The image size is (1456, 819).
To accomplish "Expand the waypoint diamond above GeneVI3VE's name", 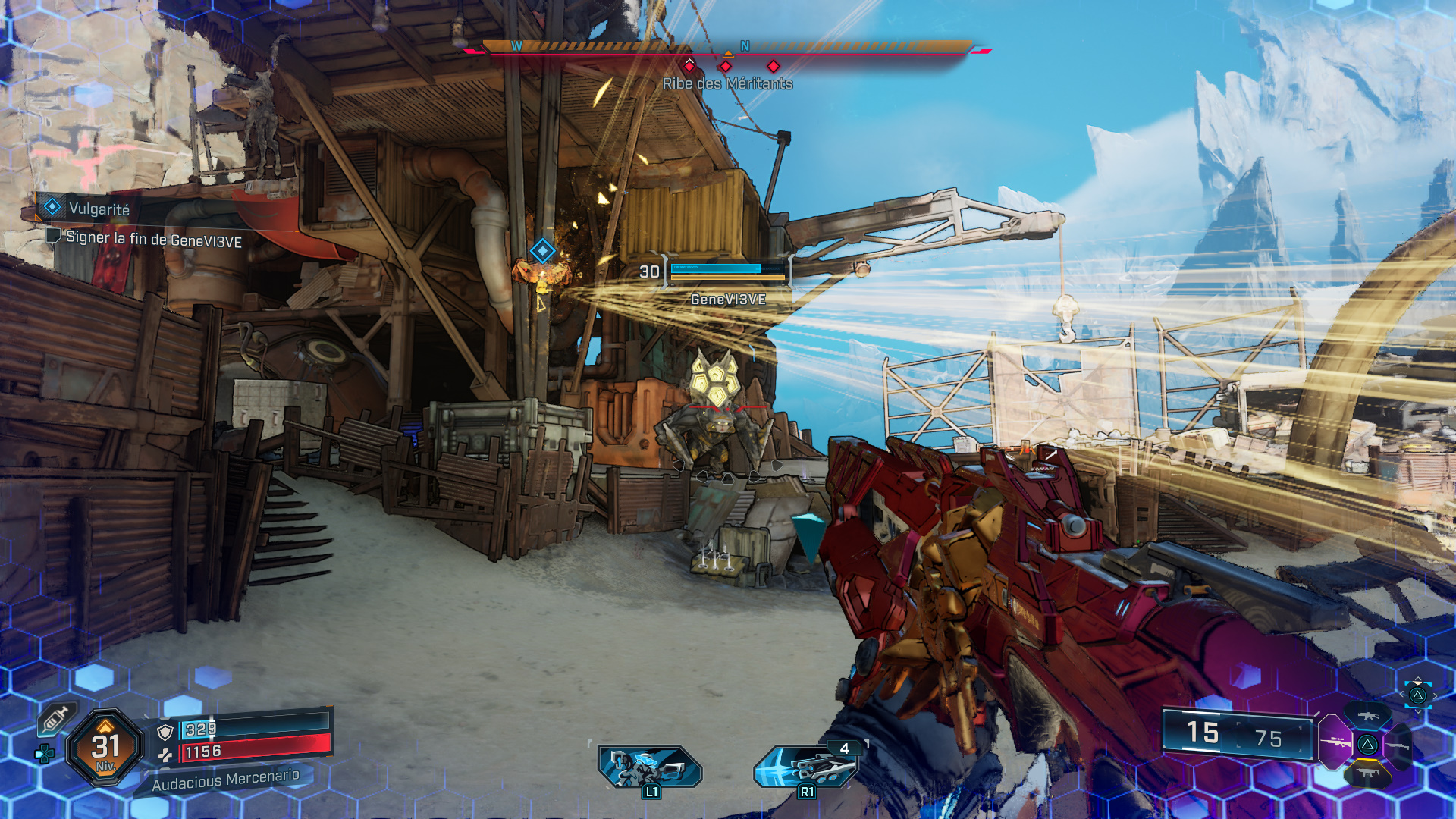I will (541, 250).
